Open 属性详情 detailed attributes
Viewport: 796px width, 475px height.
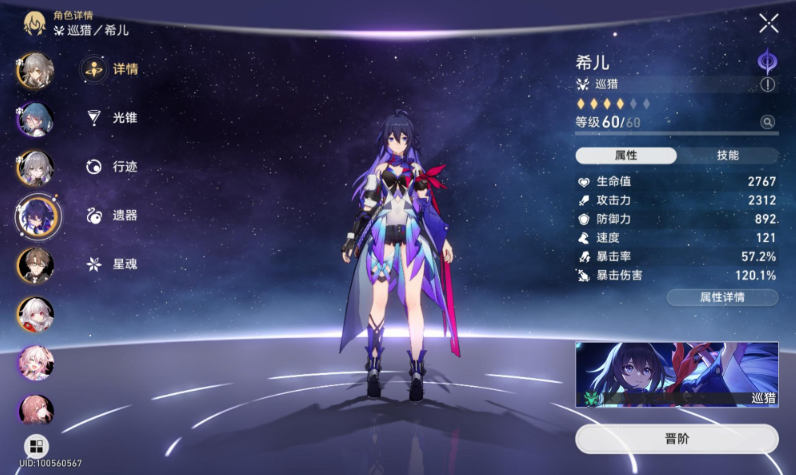[x=722, y=297]
